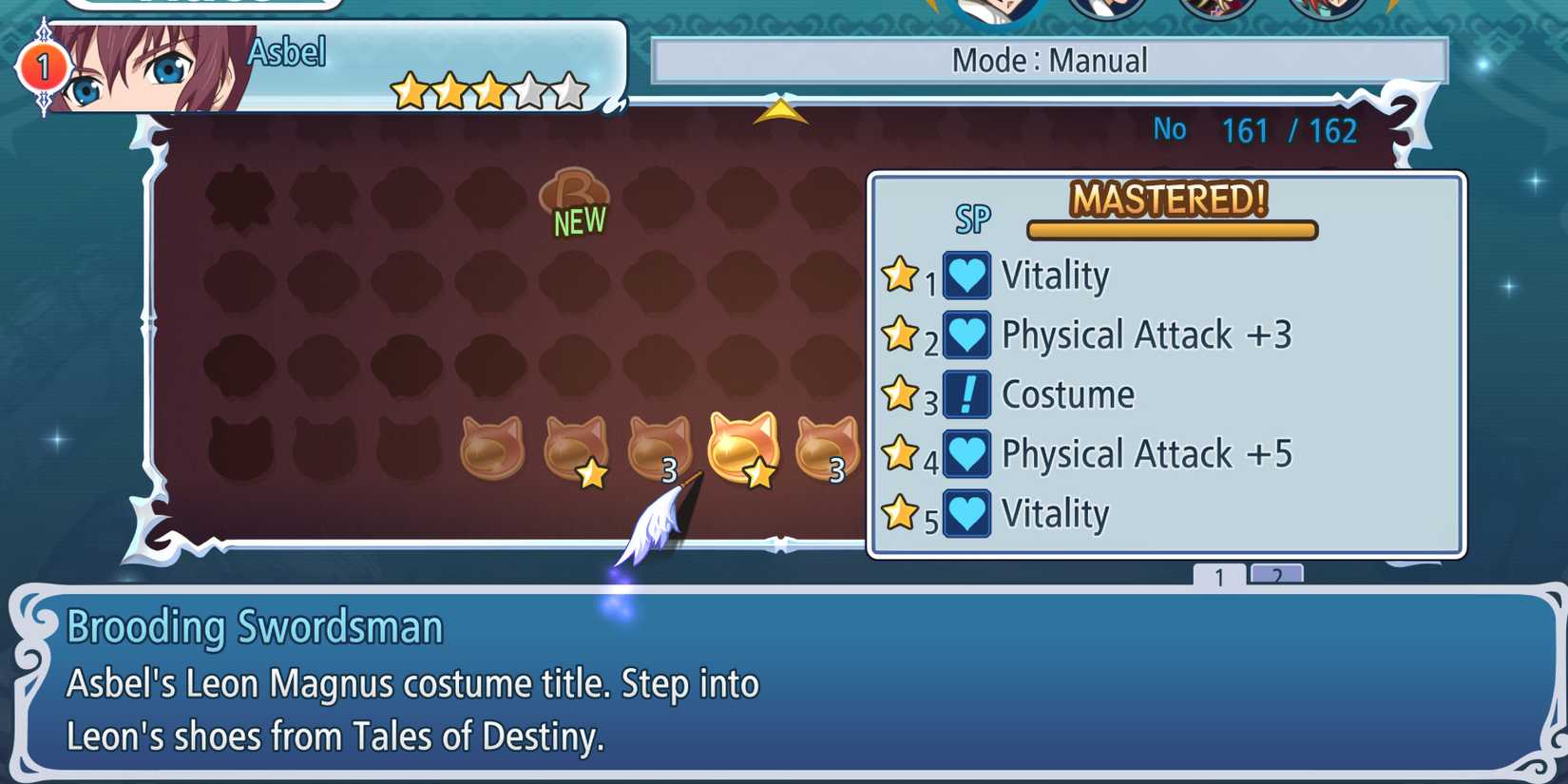This screenshot has height=784, width=1568.
Task: Click the No 161/162 counter
Action: coord(1254,130)
